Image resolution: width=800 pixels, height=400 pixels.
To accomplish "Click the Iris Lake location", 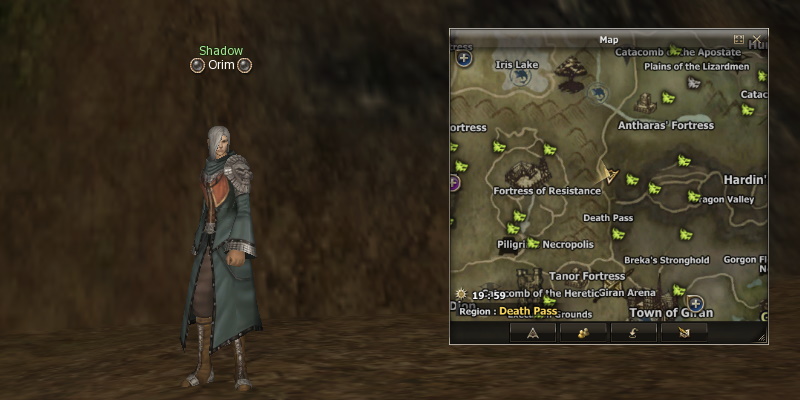I will click(517, 65).
